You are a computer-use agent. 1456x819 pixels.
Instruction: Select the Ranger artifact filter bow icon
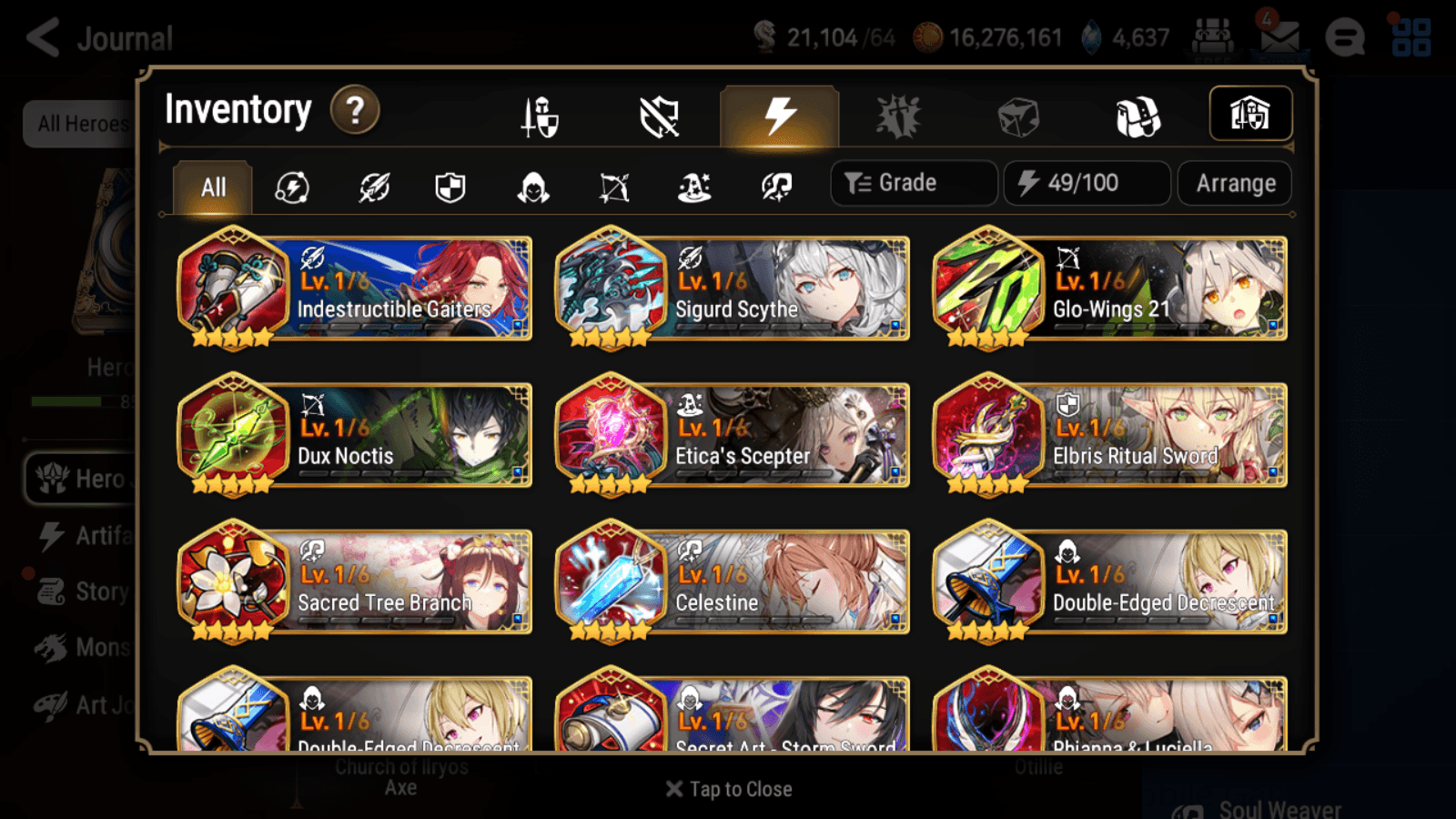click(x=614, y=187)
